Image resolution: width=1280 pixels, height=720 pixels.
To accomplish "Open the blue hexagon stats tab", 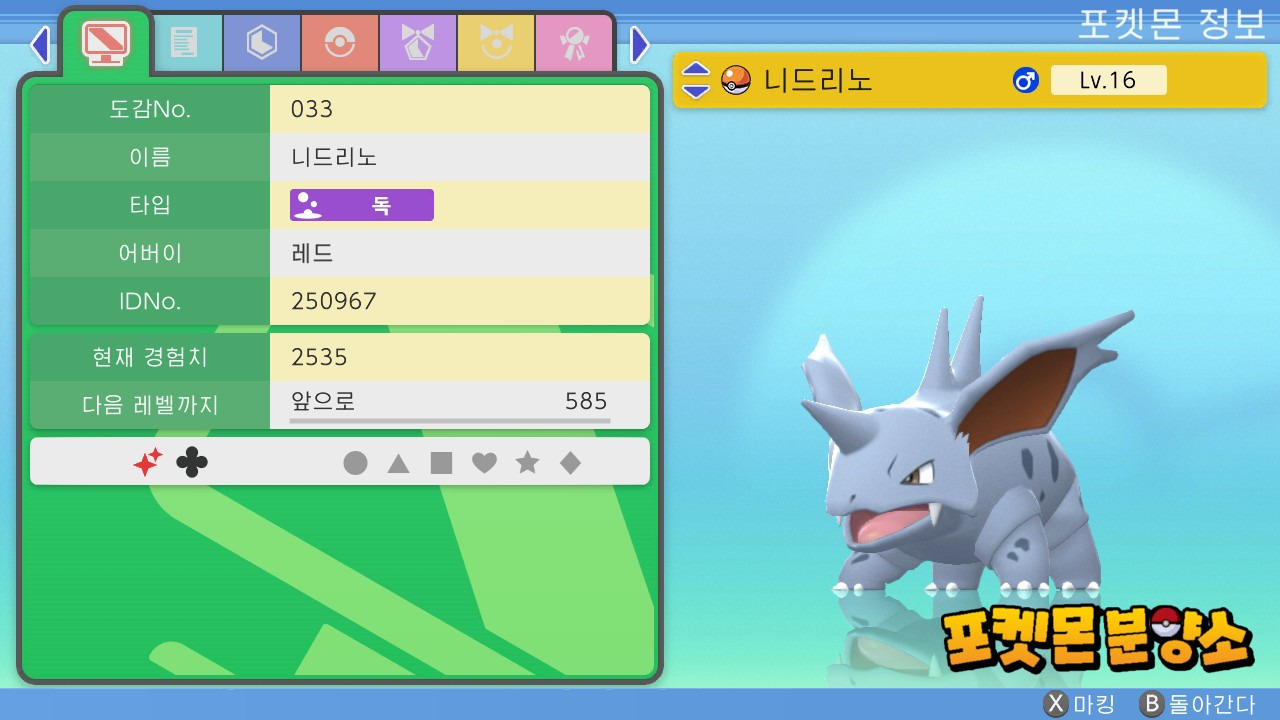I will (x=262, y=42).
